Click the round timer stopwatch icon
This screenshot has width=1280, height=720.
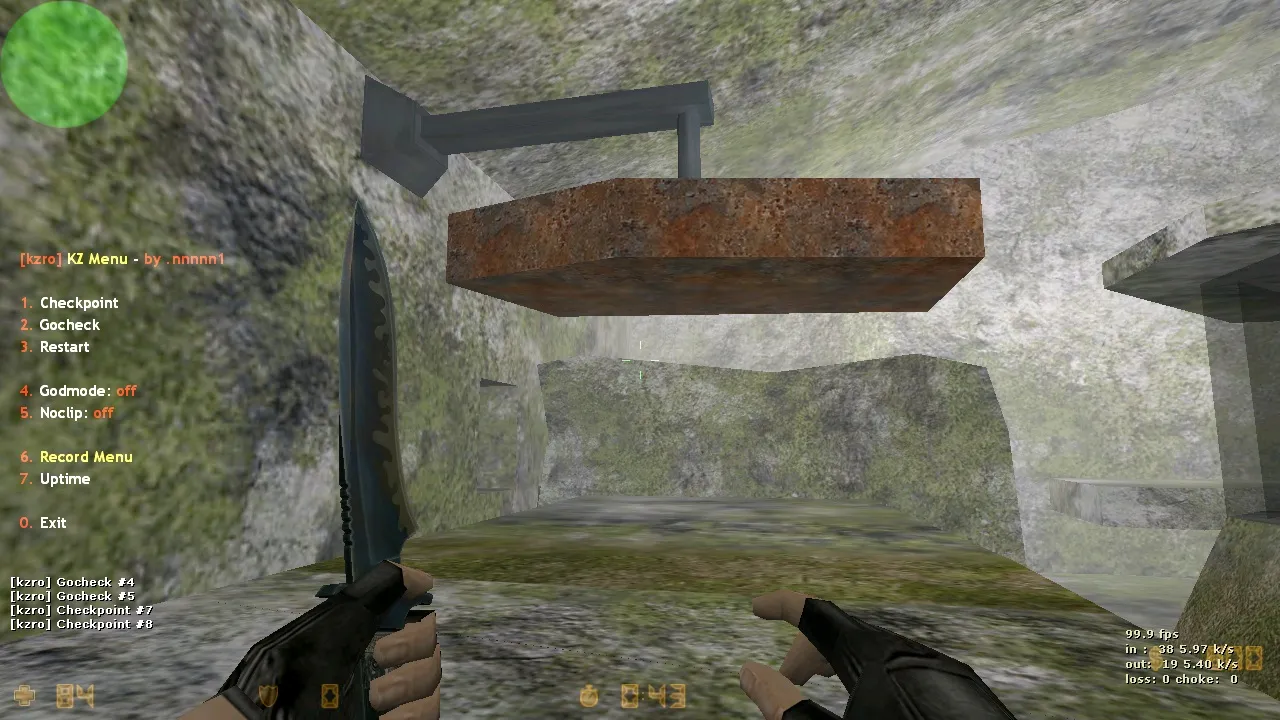[x=588, y=695]
